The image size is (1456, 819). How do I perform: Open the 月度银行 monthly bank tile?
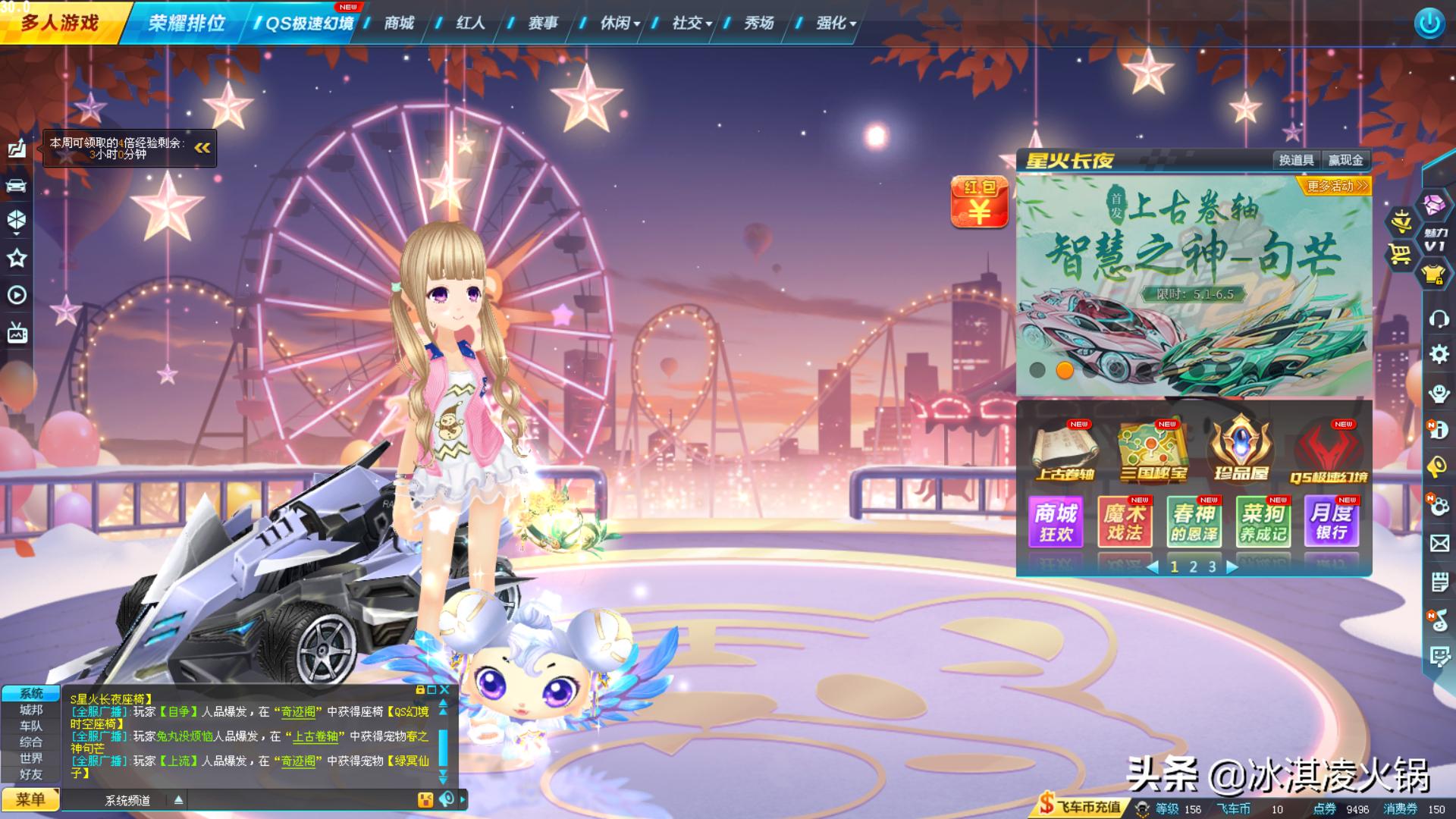point(1331,522)
